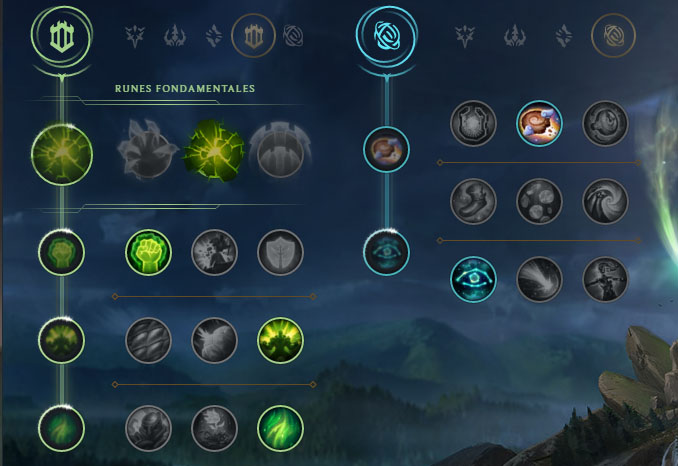
Task: Open the large Resolve path emblem
Action: point(61,36)
